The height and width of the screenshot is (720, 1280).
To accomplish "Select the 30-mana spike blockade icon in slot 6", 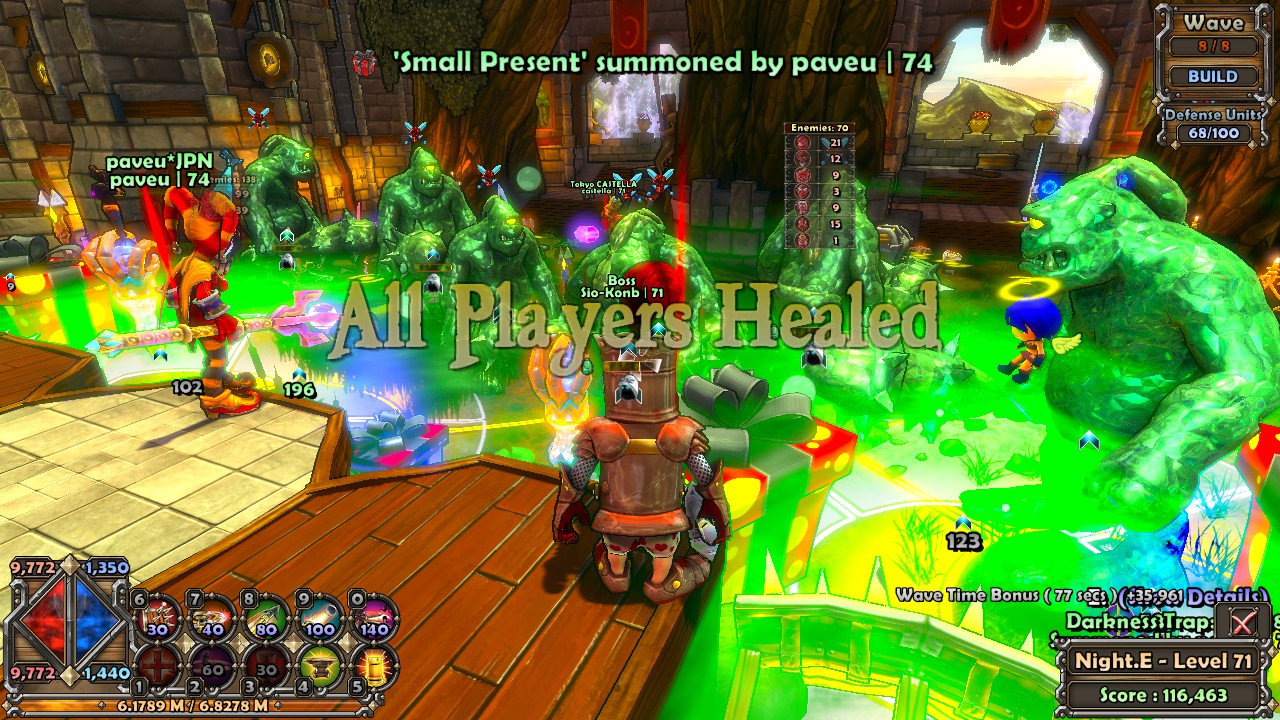I will pyautogui.click(x=158, y=617).
